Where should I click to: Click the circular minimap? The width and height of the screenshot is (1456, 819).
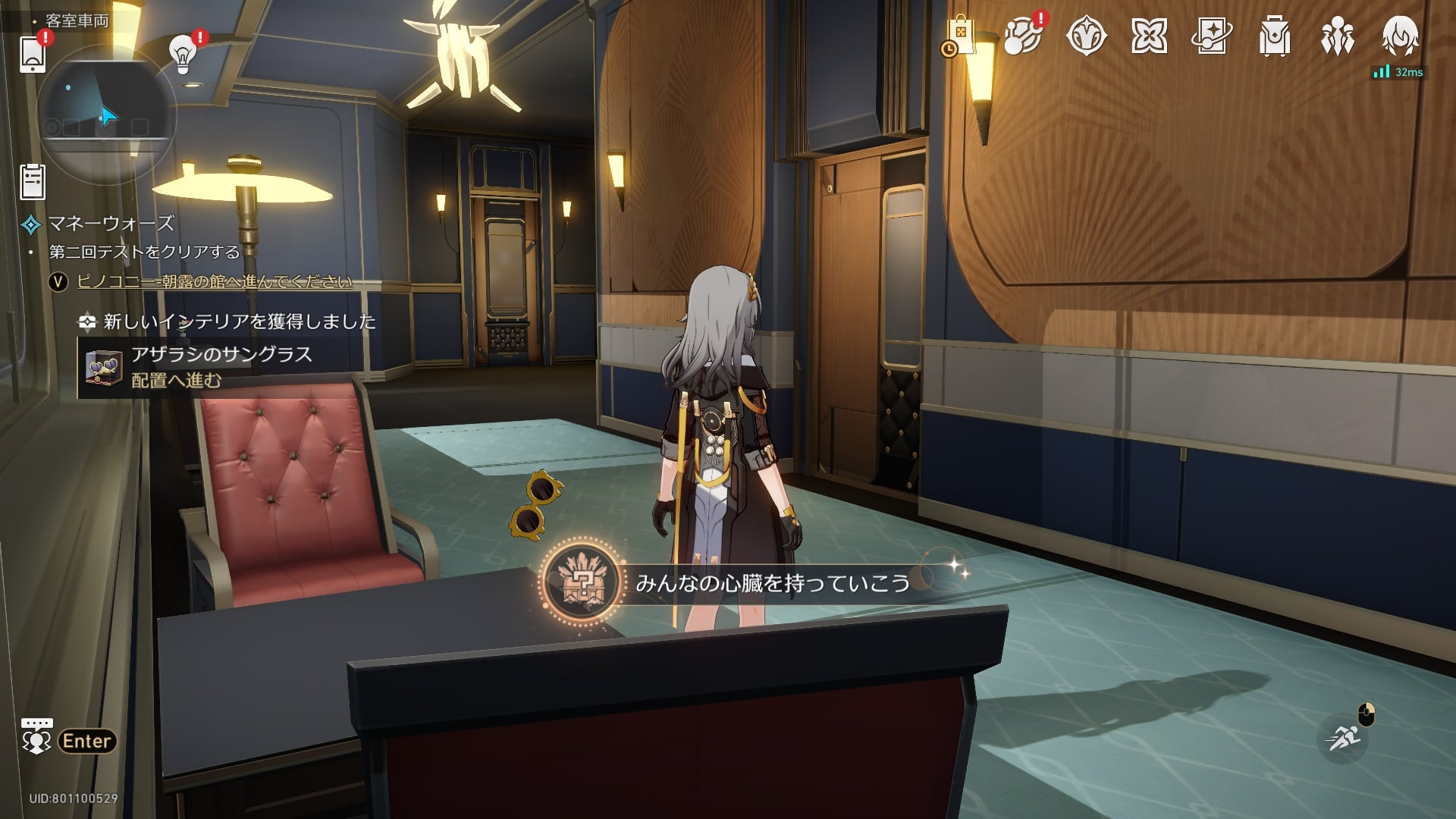click(106, 114)
